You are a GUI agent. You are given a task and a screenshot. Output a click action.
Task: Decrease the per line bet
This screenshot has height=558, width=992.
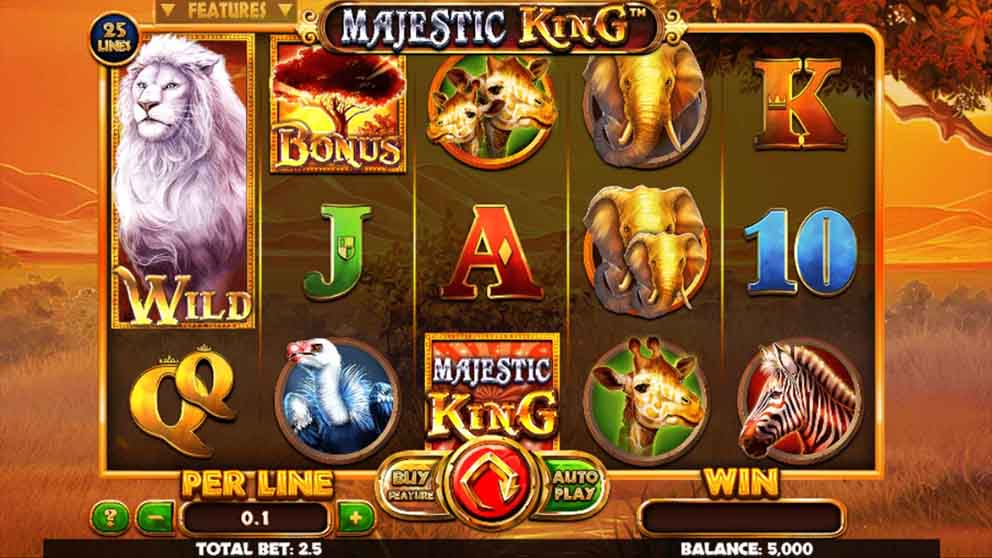point(155,517)
